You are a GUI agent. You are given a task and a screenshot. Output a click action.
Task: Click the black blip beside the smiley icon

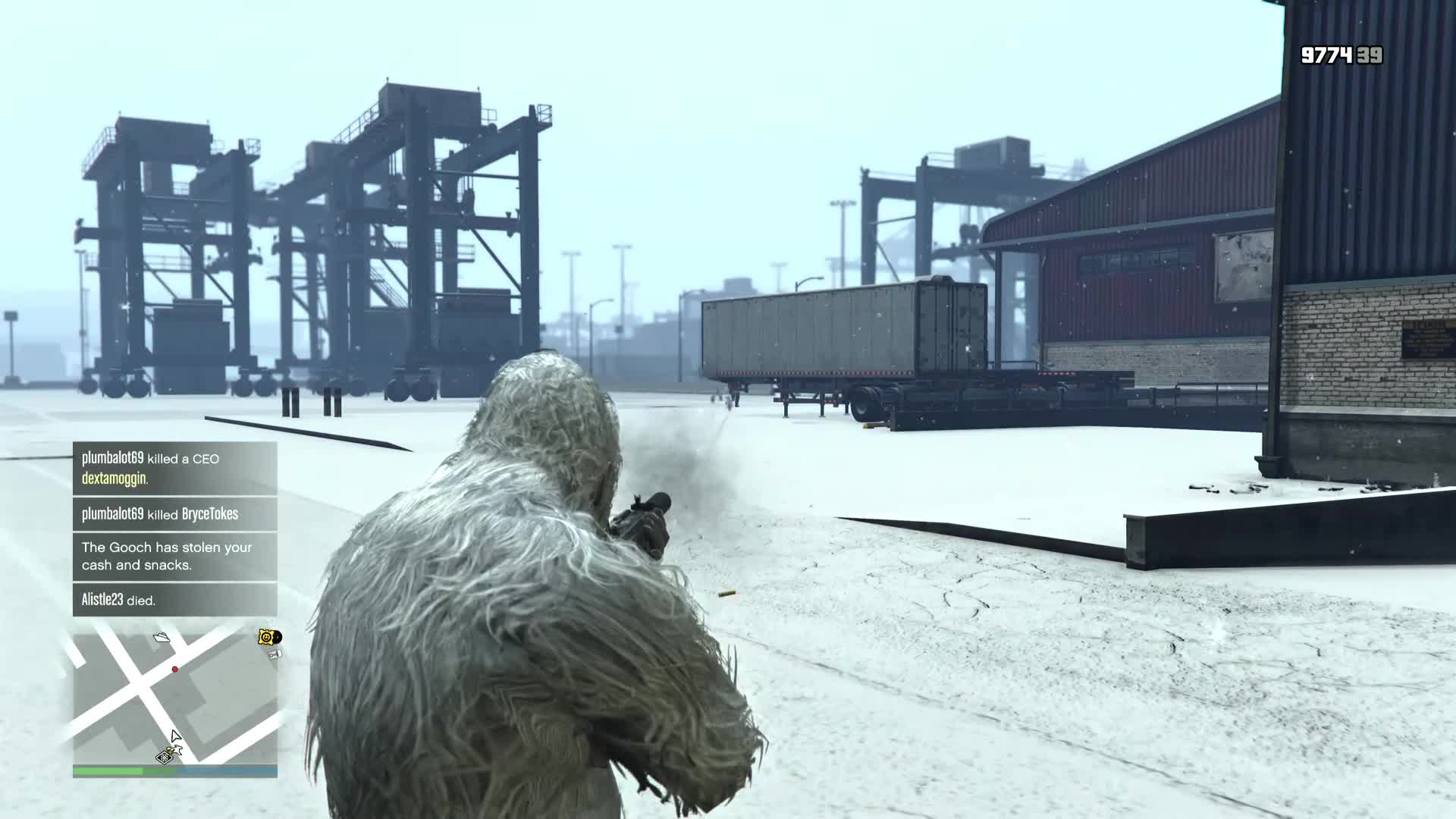coord(278,638)
